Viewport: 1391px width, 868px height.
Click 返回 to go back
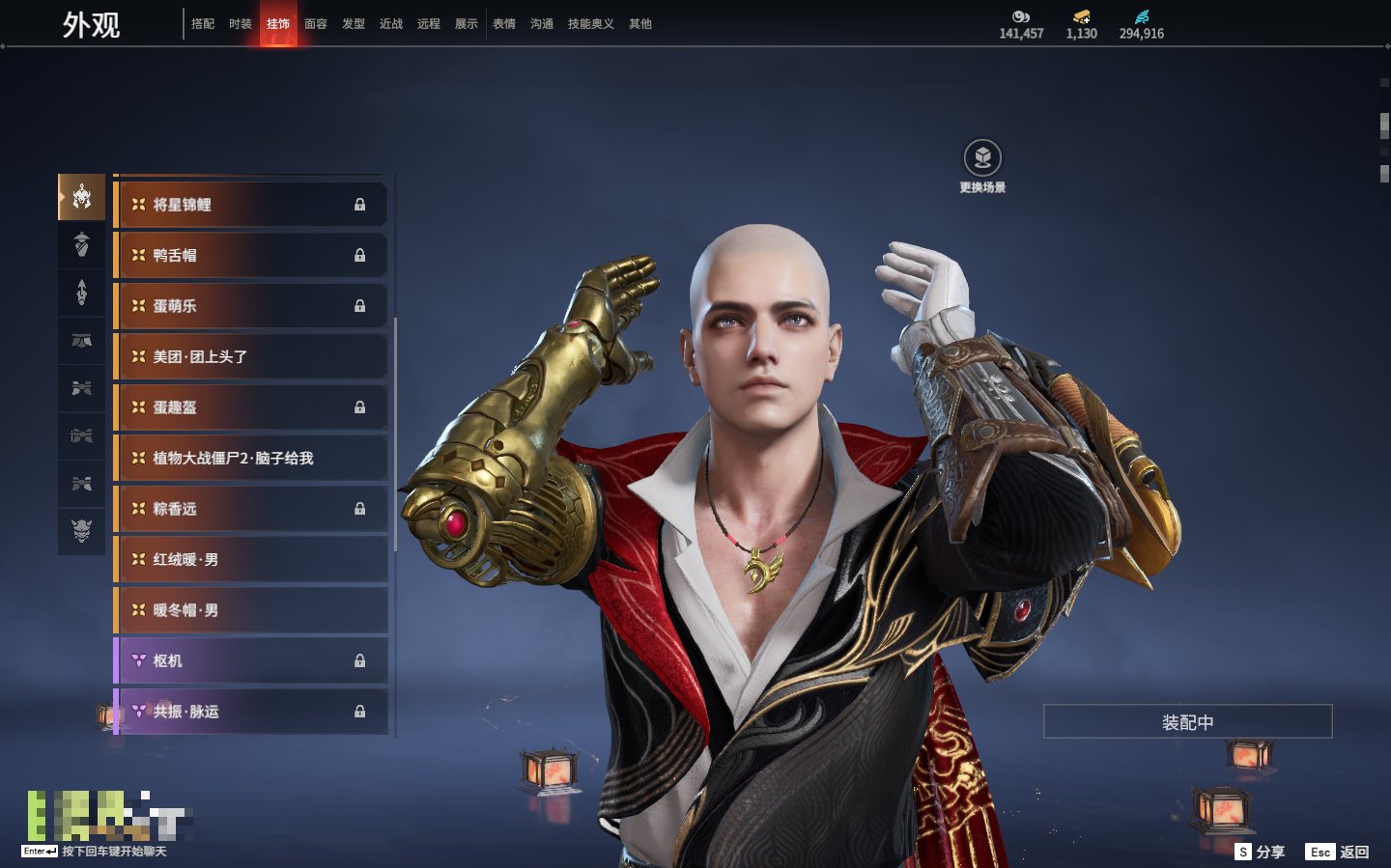1338,852
